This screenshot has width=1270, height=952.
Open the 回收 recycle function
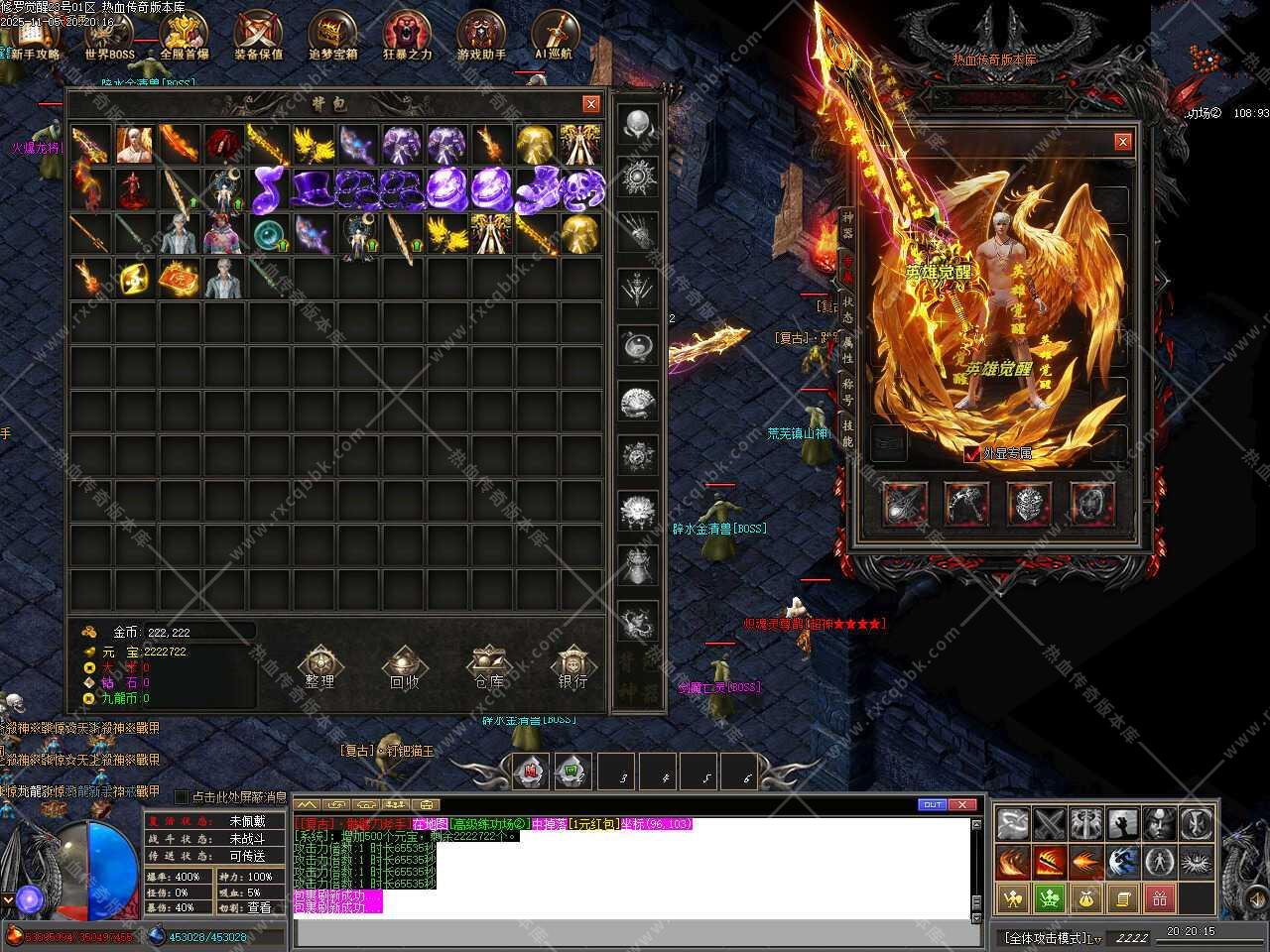(x=404, y=667)
